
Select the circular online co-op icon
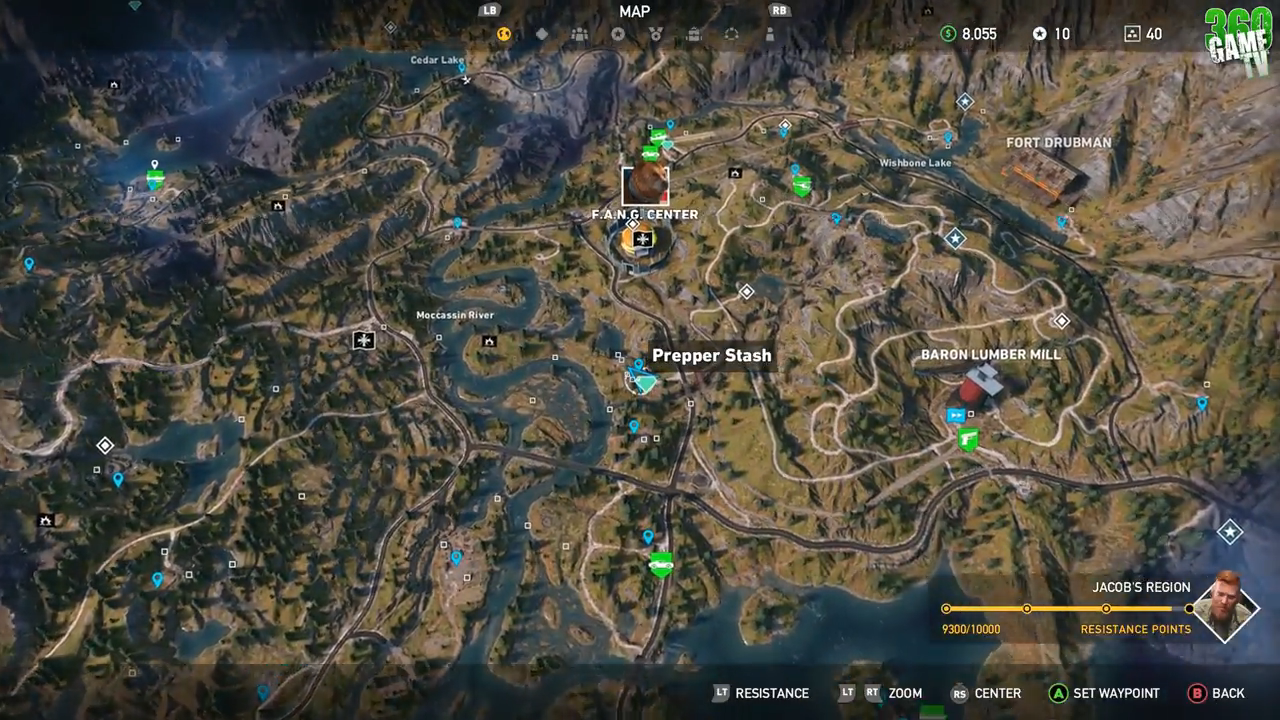[733, 33]
